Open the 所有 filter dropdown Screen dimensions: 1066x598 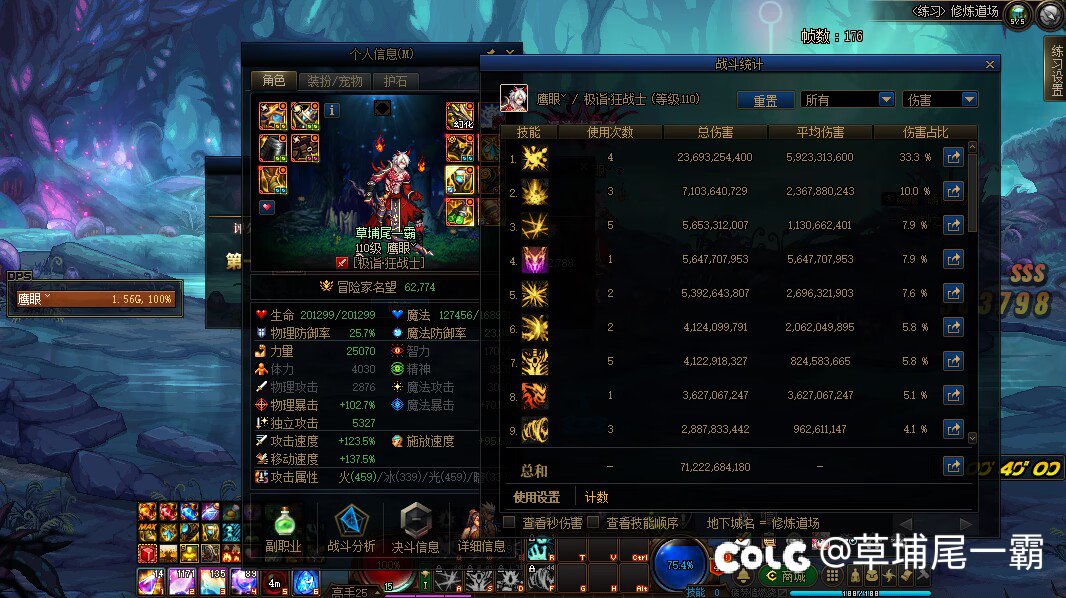click(x=847, y=100)
